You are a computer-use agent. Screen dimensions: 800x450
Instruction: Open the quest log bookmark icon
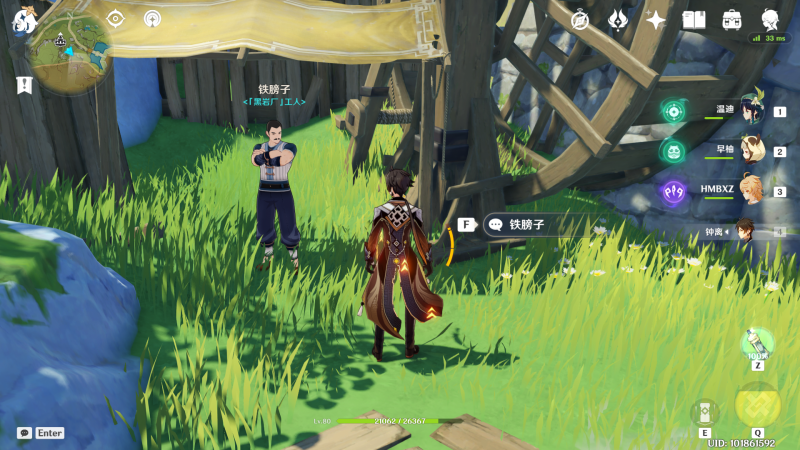[x=24, y=85]
